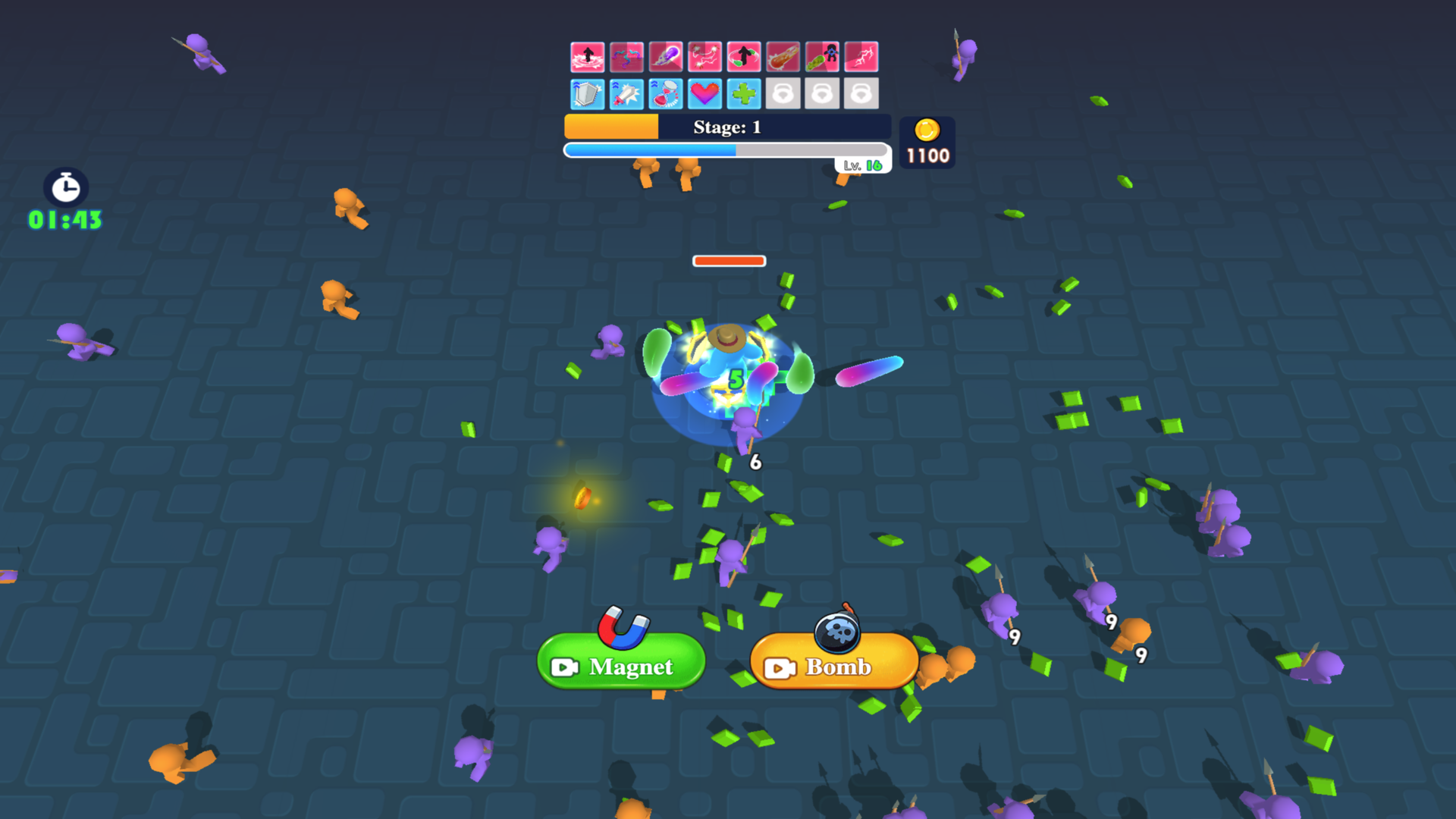Collect the glowing coin on the floor
This screenshot has width=1456, height=819.
582,499
